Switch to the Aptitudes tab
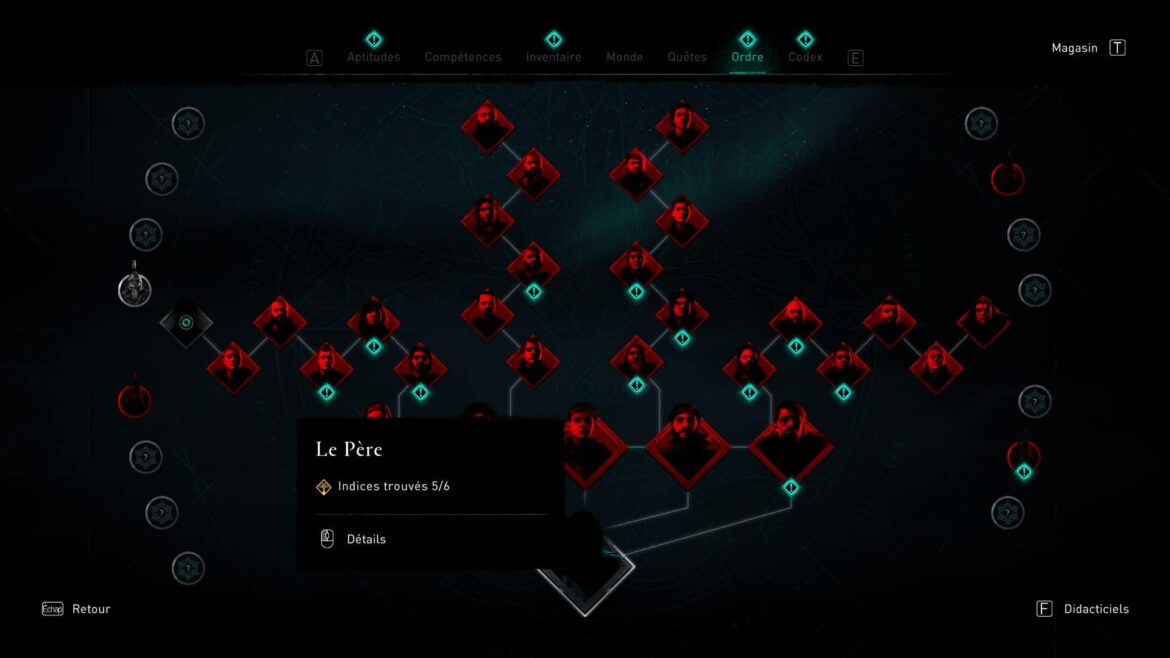The height and width of the screenshot is (658, 1170). pyautogui.click(x=373, y=57)
